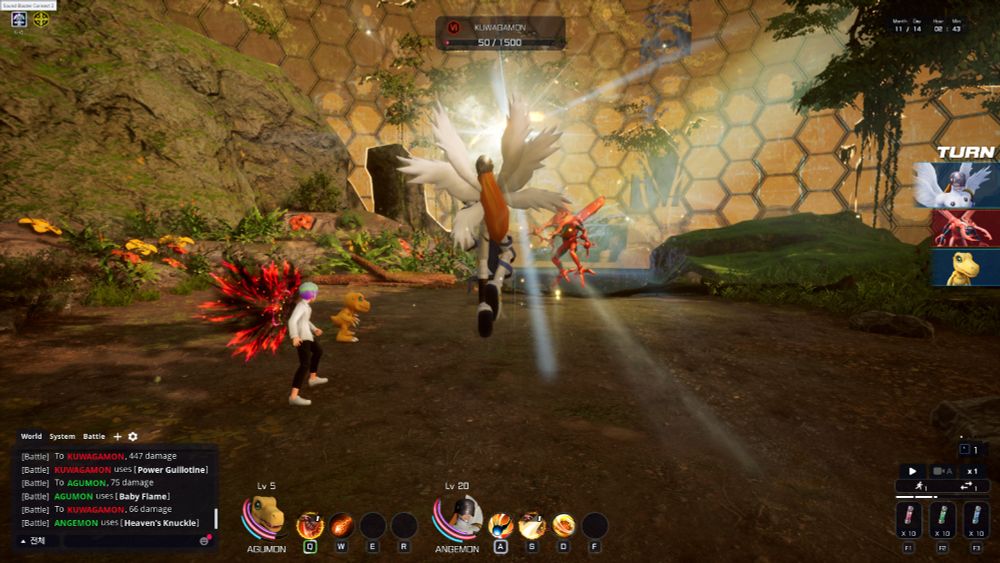The height and width of the screenshot is (563, 1000).
Task: Activate Angemon's S skill
Action: coord(532,525)
